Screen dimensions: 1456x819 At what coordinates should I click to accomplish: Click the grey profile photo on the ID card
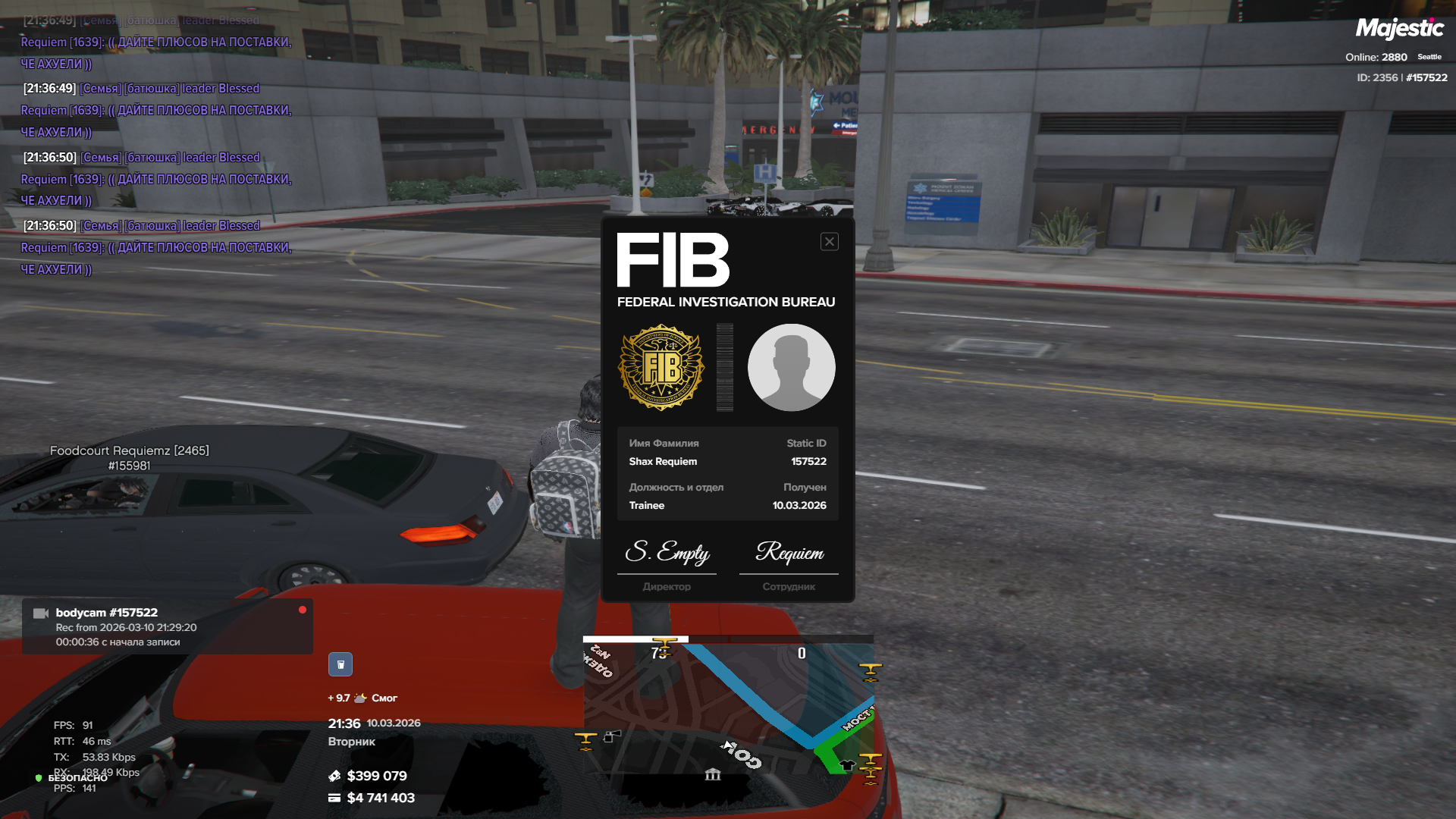[x=791, y=368]
